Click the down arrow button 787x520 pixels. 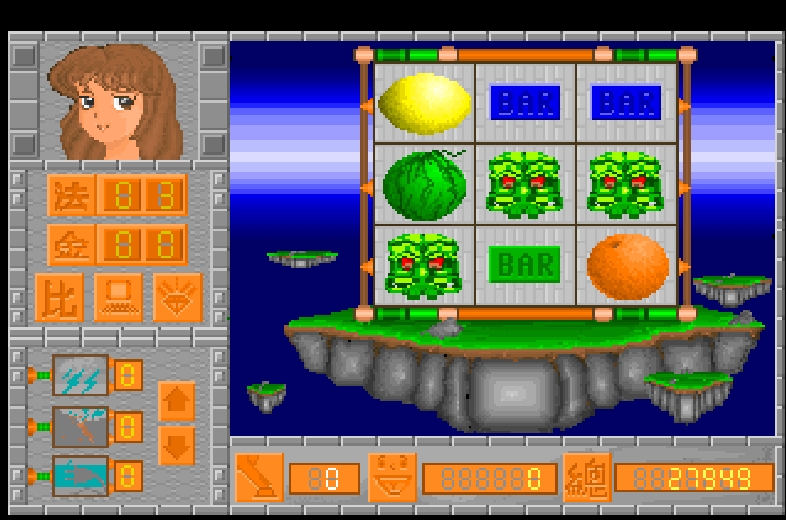[176, 446]
